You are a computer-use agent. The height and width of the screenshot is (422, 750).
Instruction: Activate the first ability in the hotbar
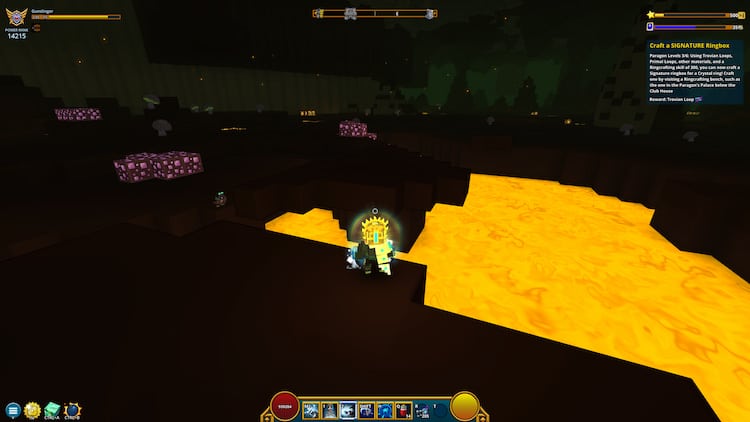point(310,409)
